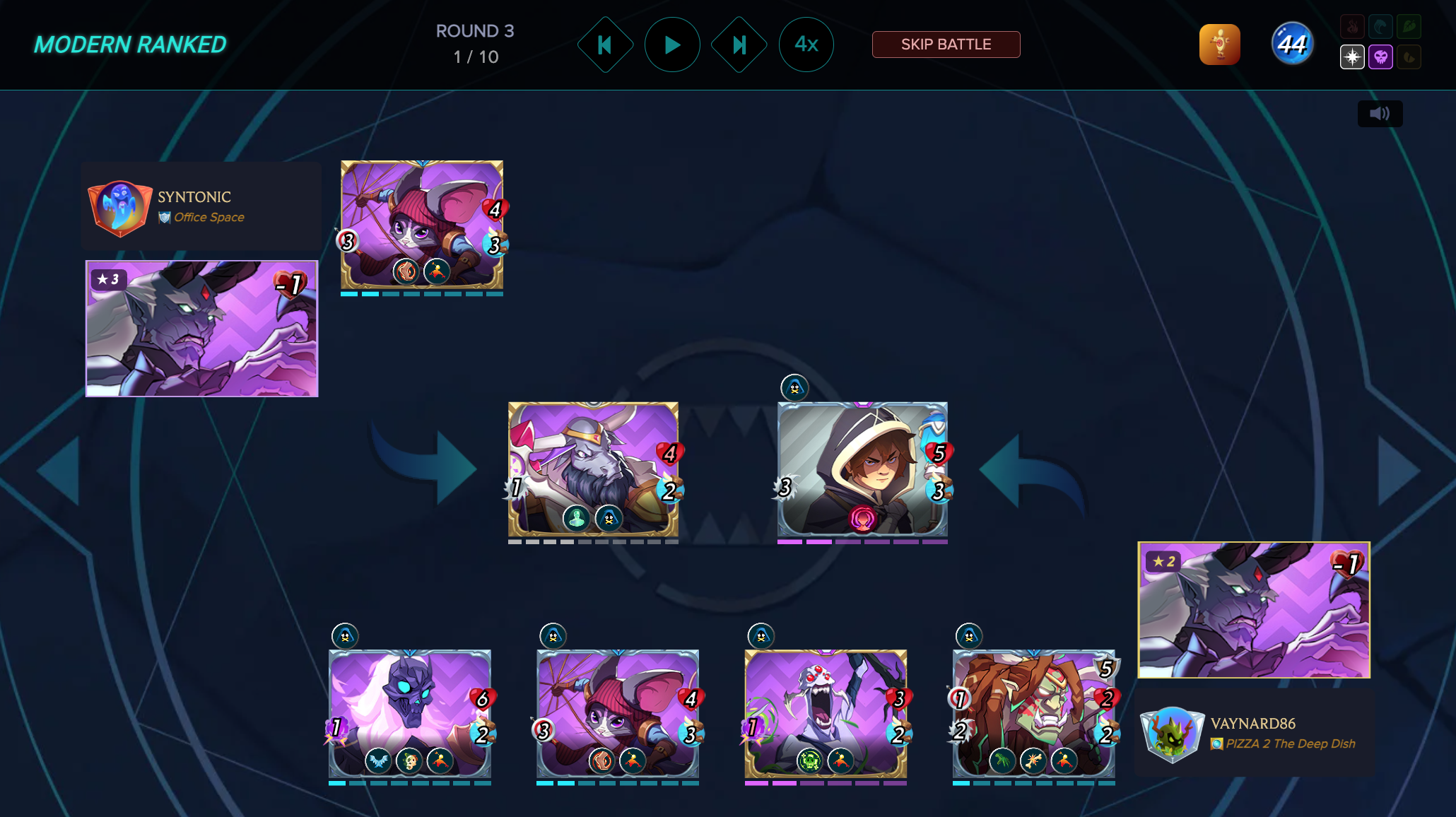
Task: Click the white life splinter icon
Action: [1352, 57]
